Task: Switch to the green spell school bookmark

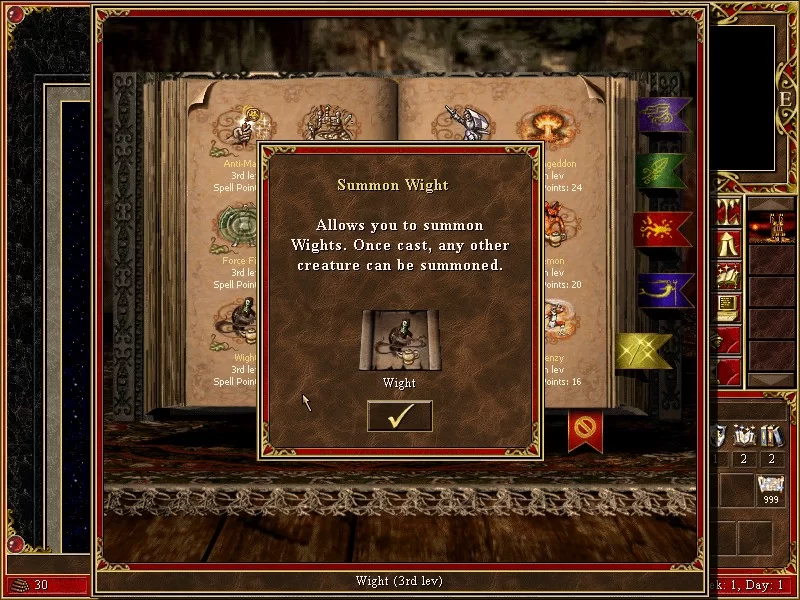Action: [x=661, y=172]
